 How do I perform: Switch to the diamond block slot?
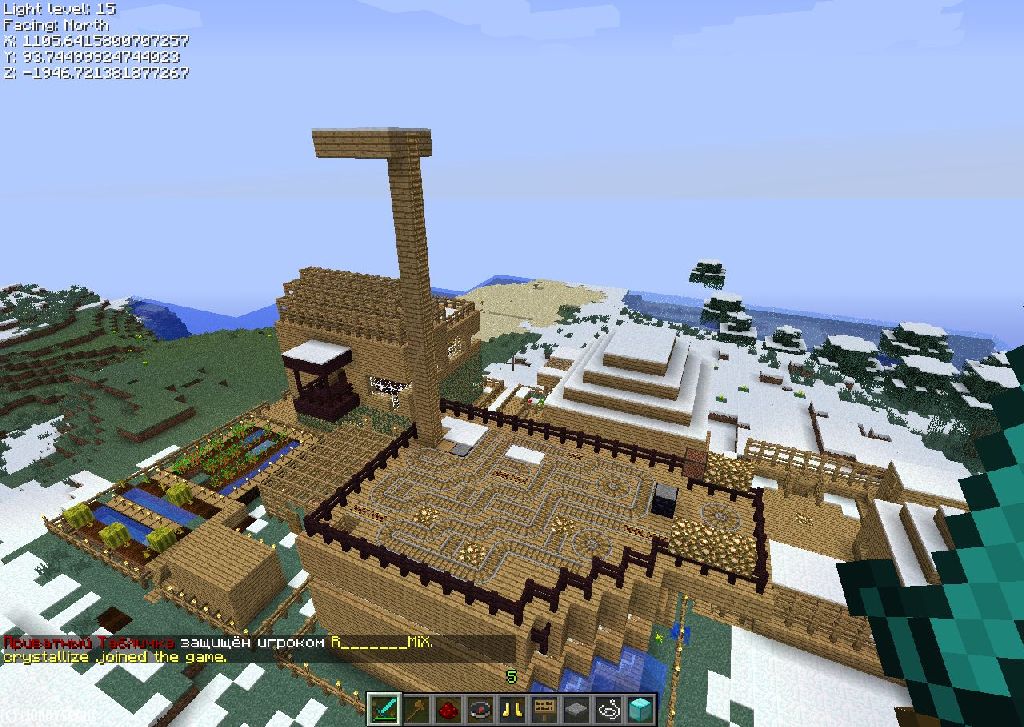click(641, 709)
